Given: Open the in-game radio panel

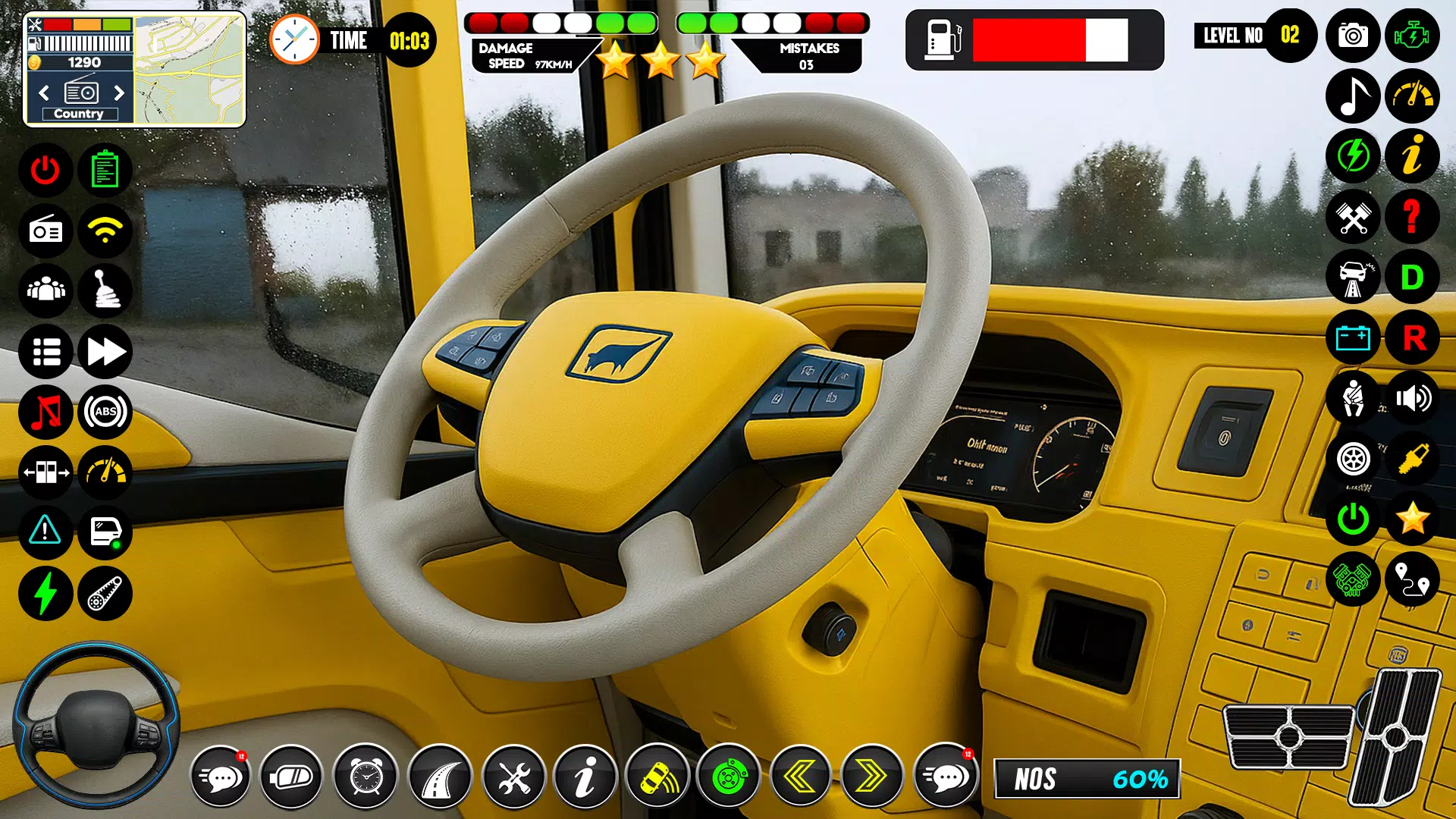Looking at the screenshot, I should pyautogui.click(x=46, y=231).
